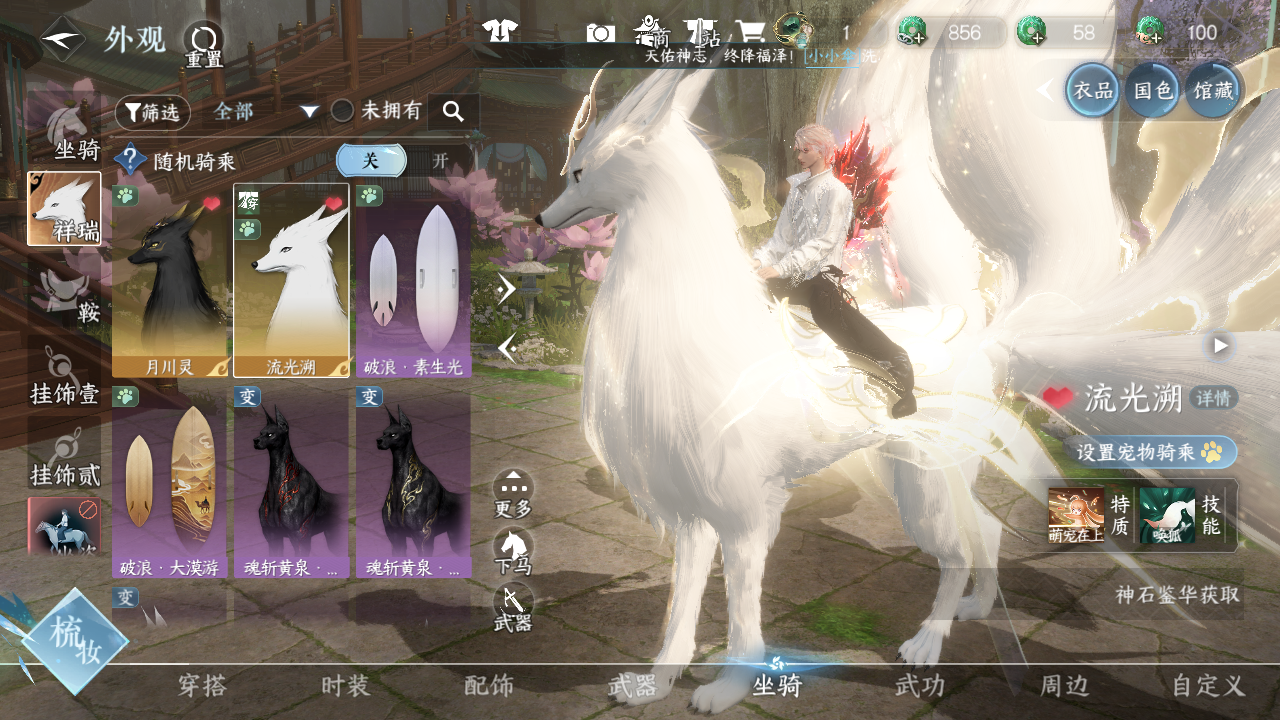Toggle the 武器 weapon display button
The width and height of the screenshot is (1280, 720).
coord(513,607)
